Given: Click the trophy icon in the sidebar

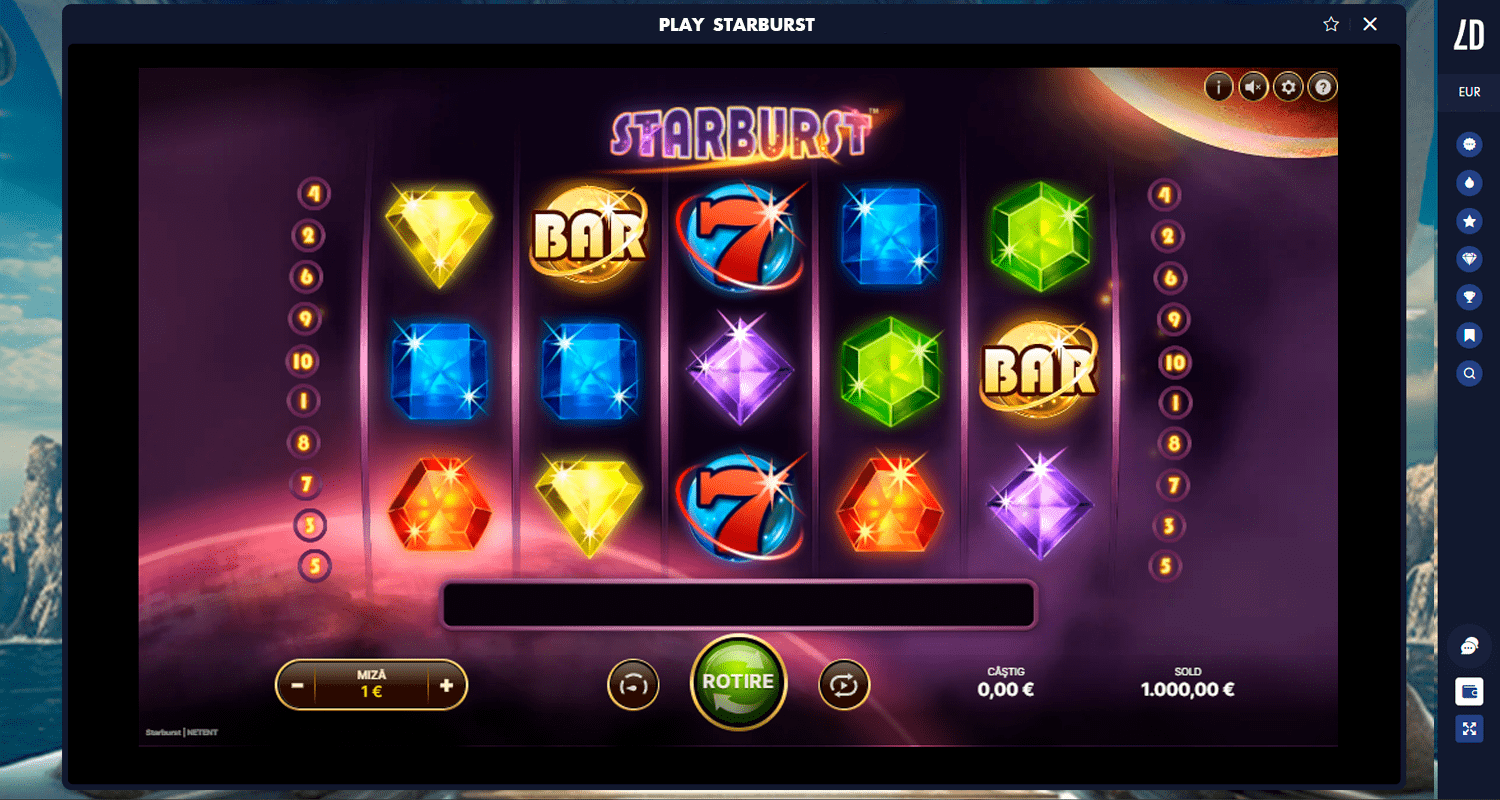Looking at the screenshot, I should click(x=1469, y=297).
